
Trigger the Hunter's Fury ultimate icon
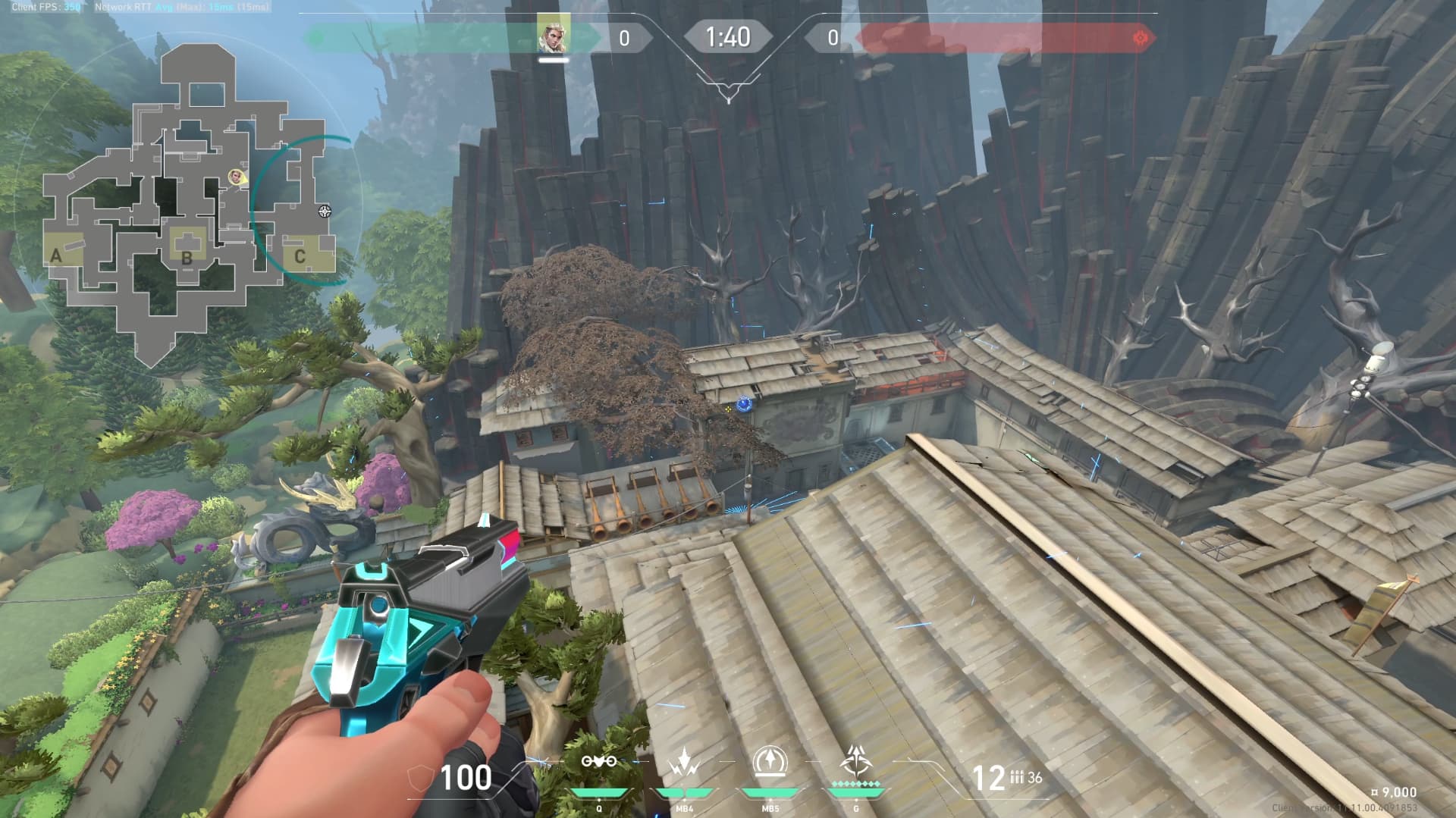[x=855, y=760]
